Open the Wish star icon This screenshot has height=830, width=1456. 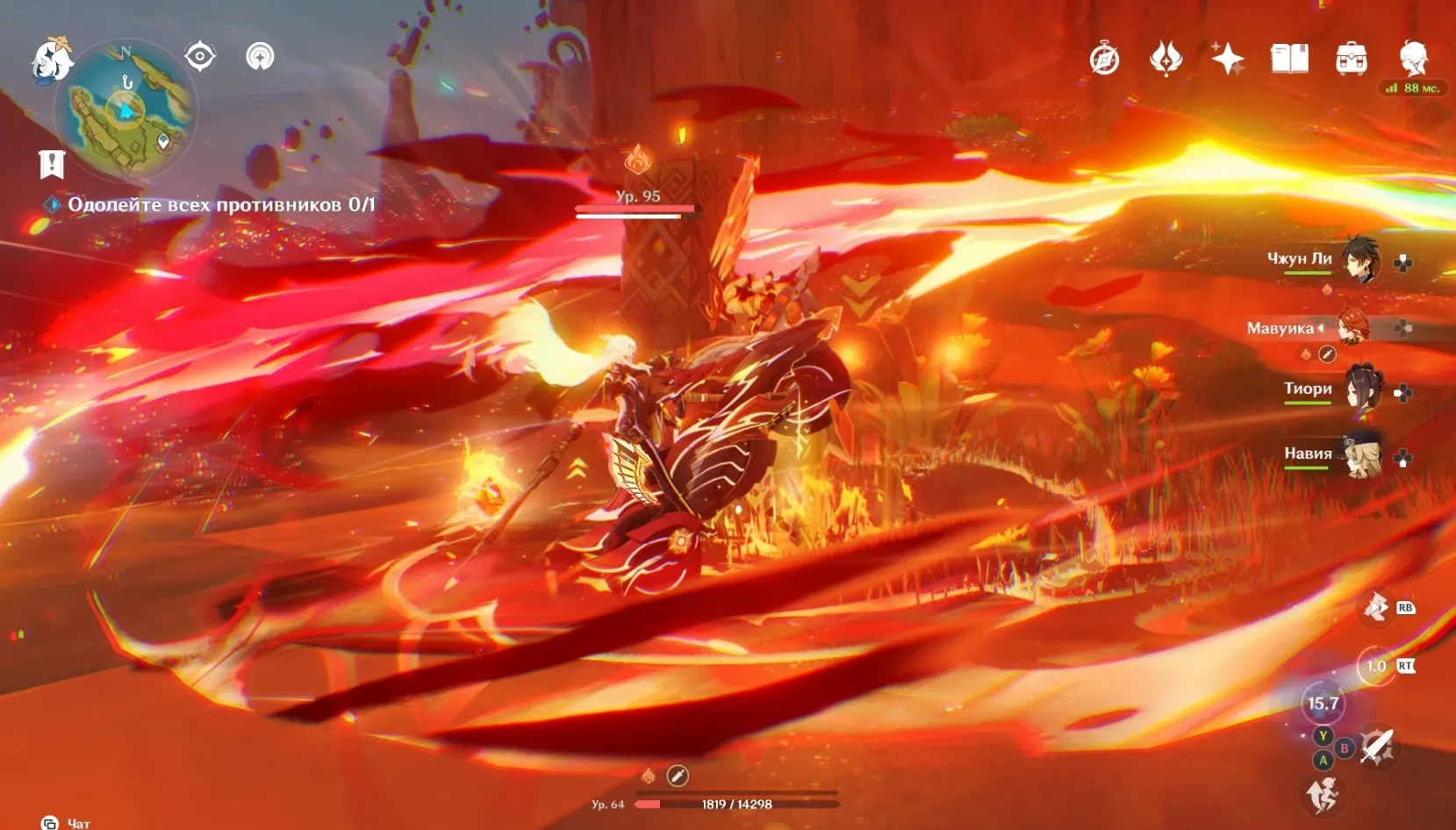(x=1227, y=60)
